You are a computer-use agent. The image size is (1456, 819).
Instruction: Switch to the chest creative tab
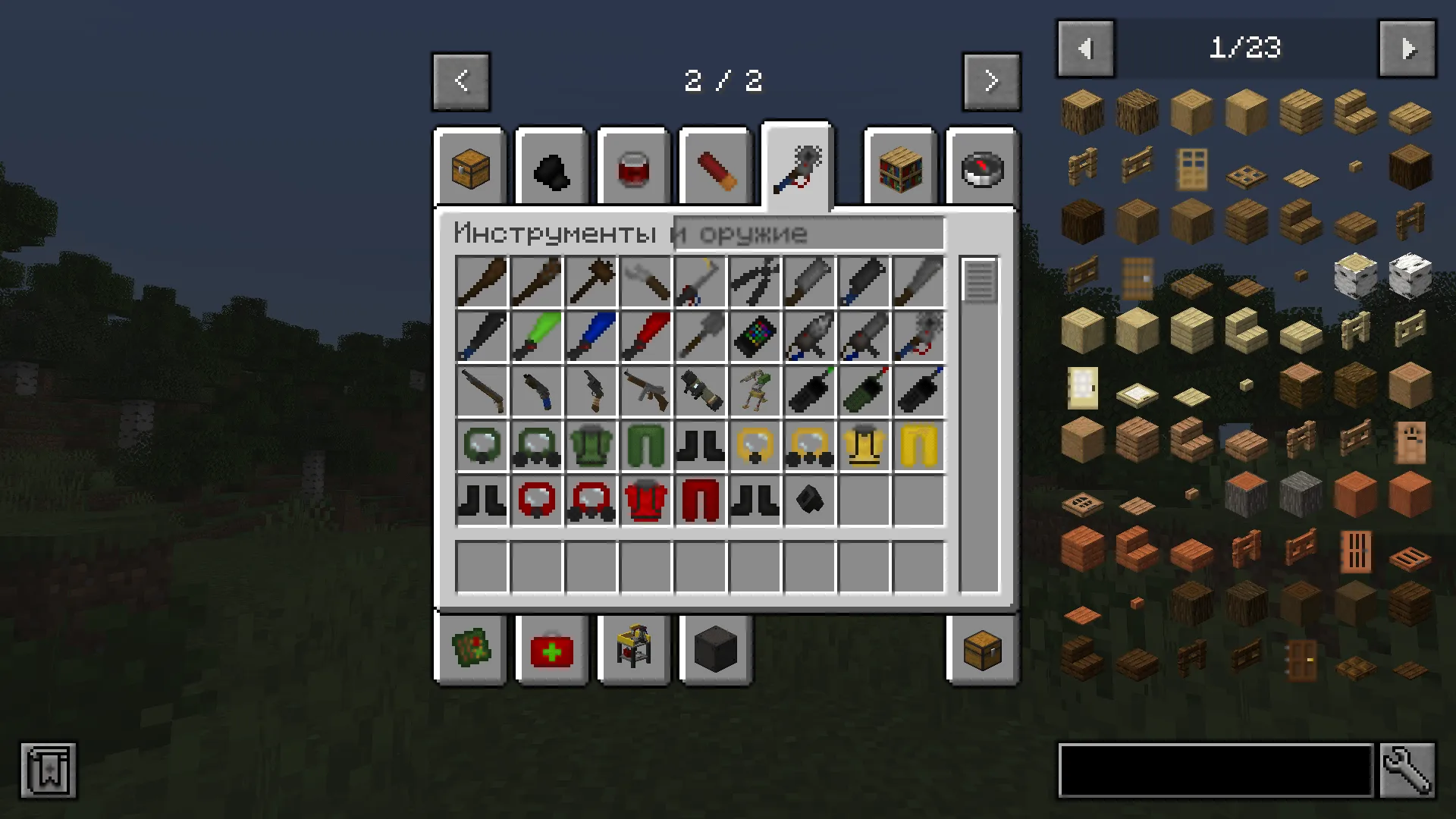(469, 167)
